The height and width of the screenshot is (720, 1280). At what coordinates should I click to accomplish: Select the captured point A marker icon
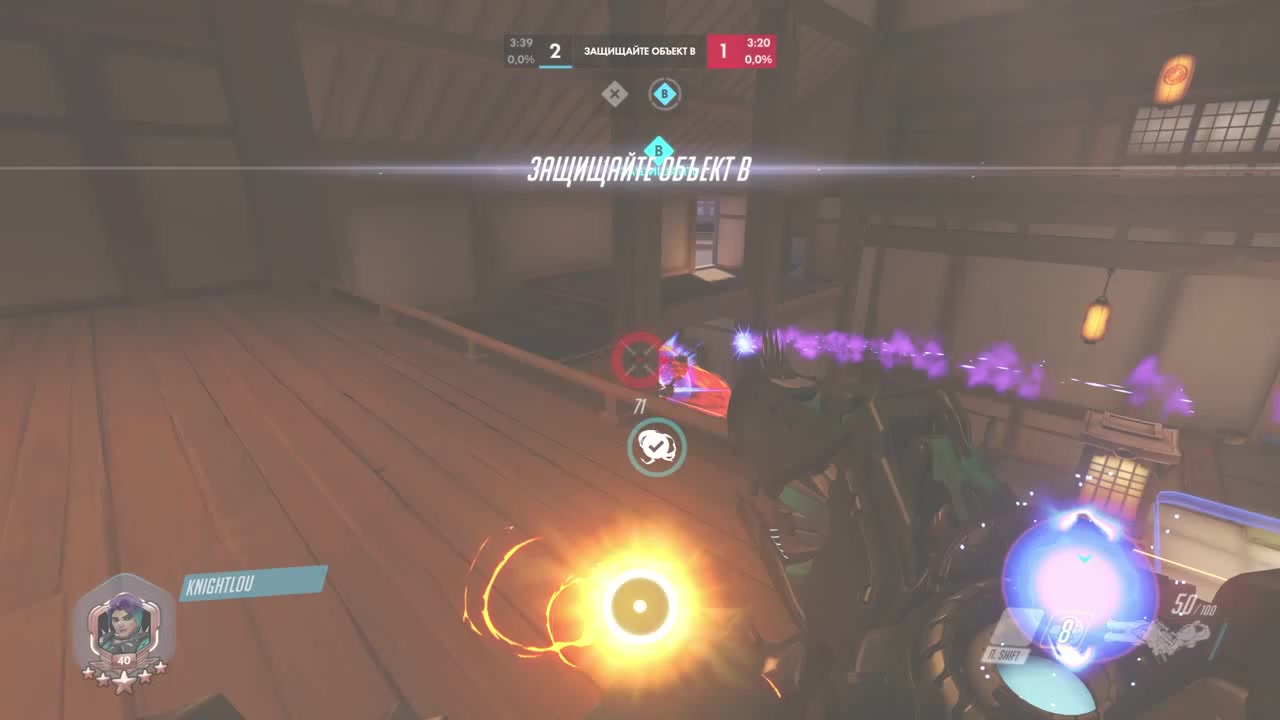(x=615, y=93)
